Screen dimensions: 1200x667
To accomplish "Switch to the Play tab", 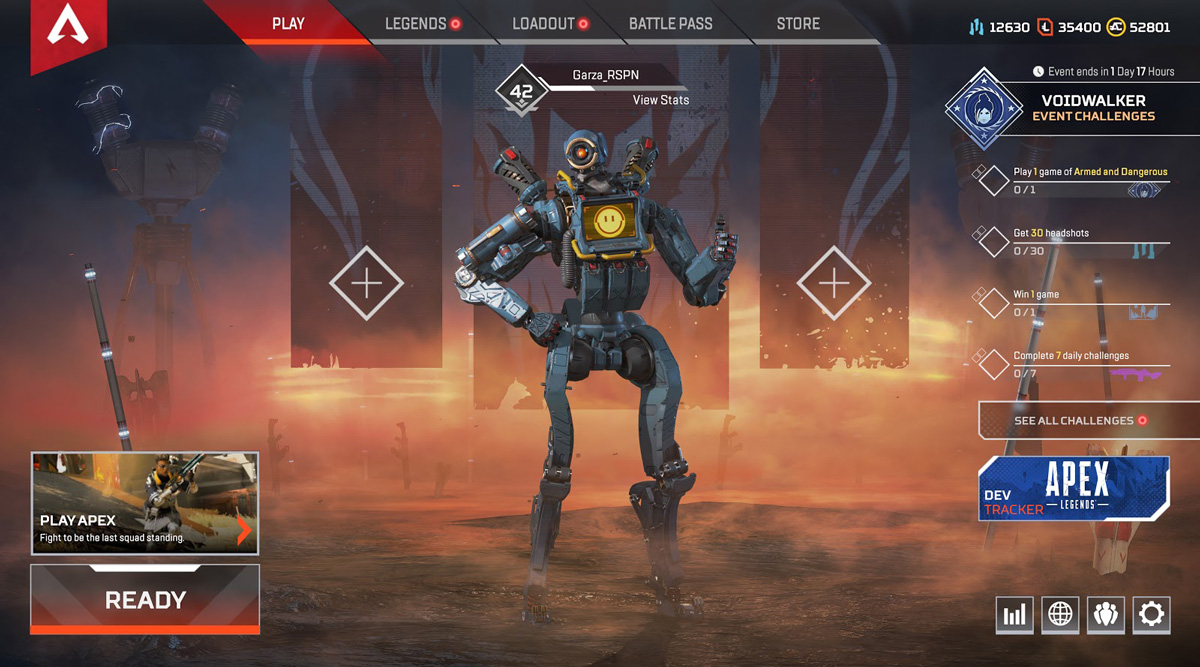I will (x=288, y=23).
